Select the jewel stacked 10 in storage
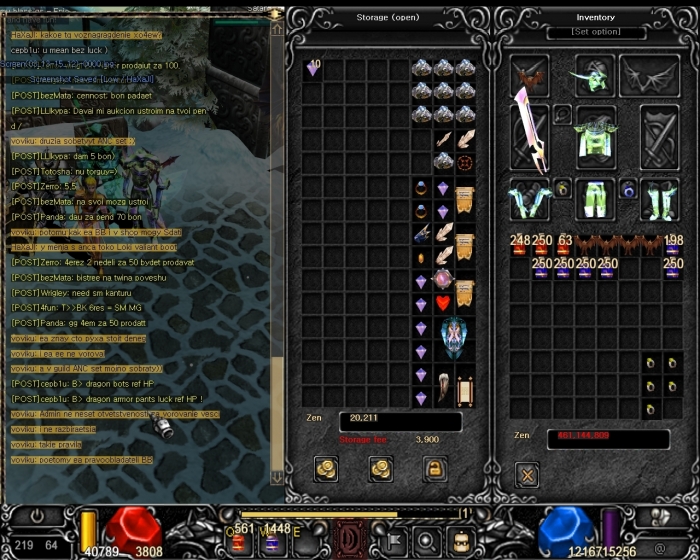The width and height of the screenshot is (700, 560). point(312,69)
